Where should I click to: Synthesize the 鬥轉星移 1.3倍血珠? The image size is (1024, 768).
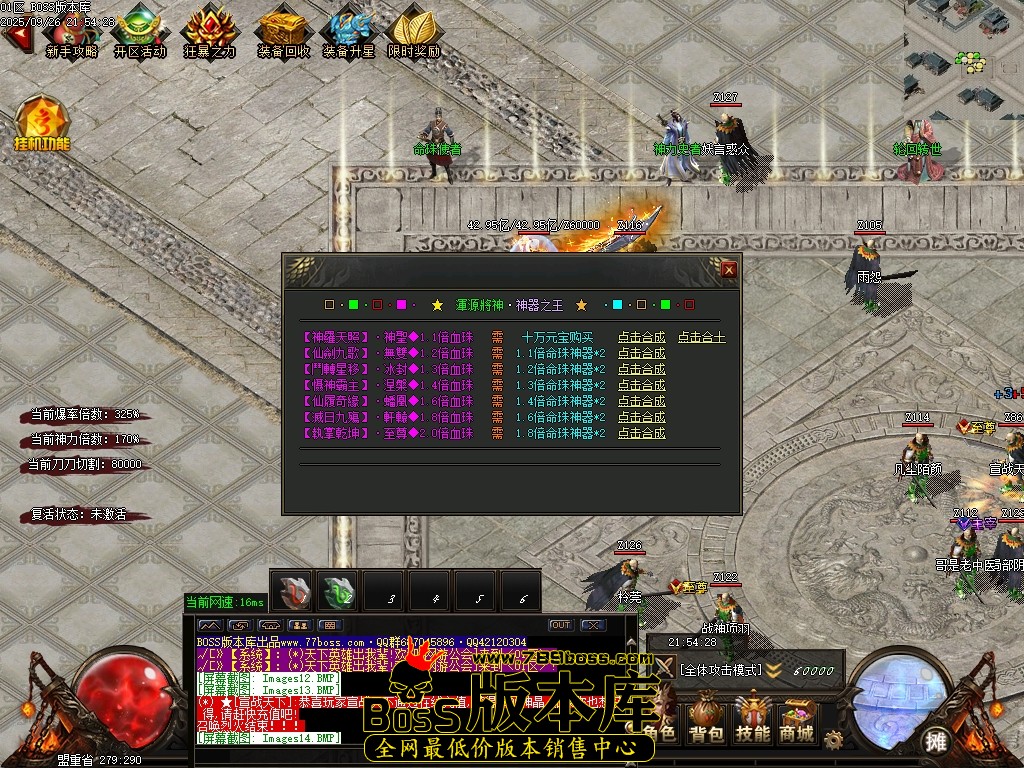641,370
